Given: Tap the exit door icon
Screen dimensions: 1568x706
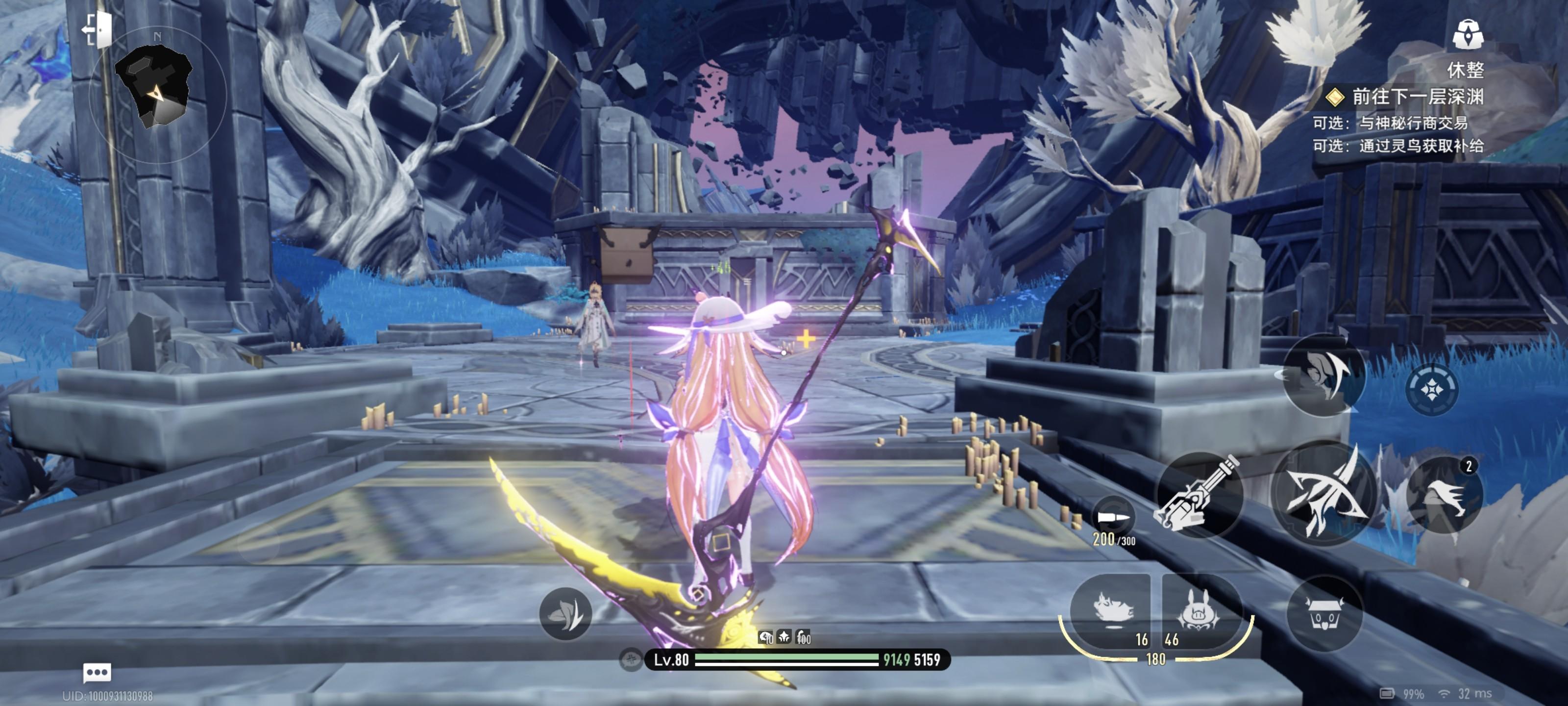Looking at the screenshot, I should tap(98, 29).
